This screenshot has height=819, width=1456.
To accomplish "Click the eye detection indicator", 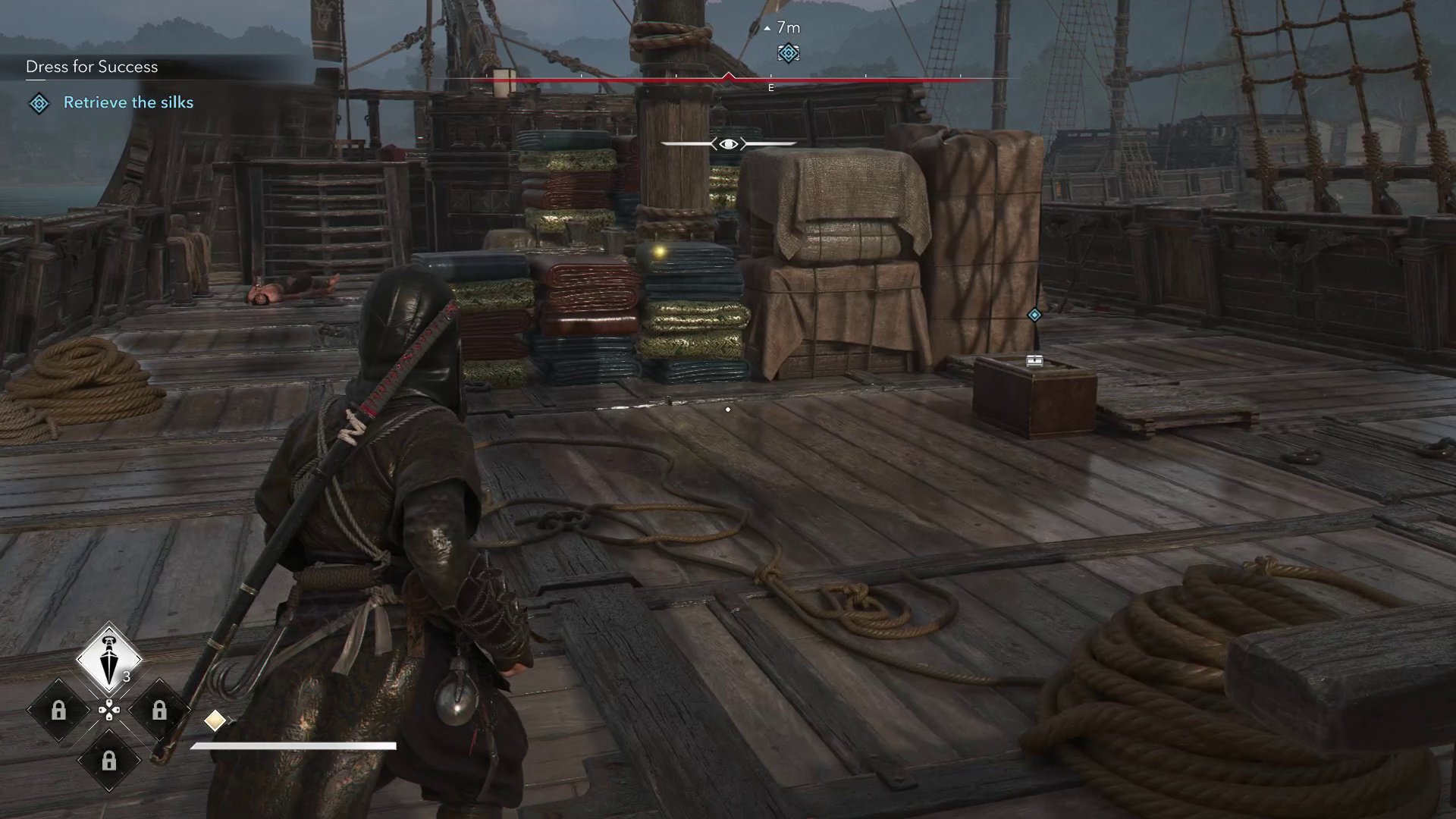I will 728,143.
